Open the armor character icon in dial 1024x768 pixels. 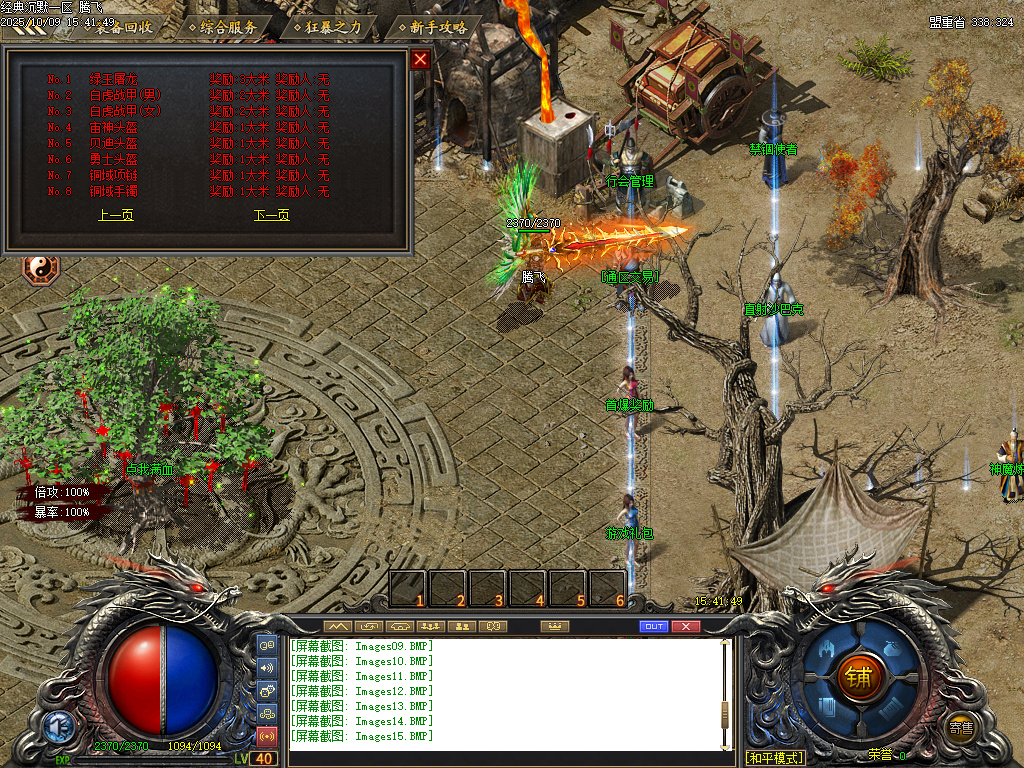829,648
